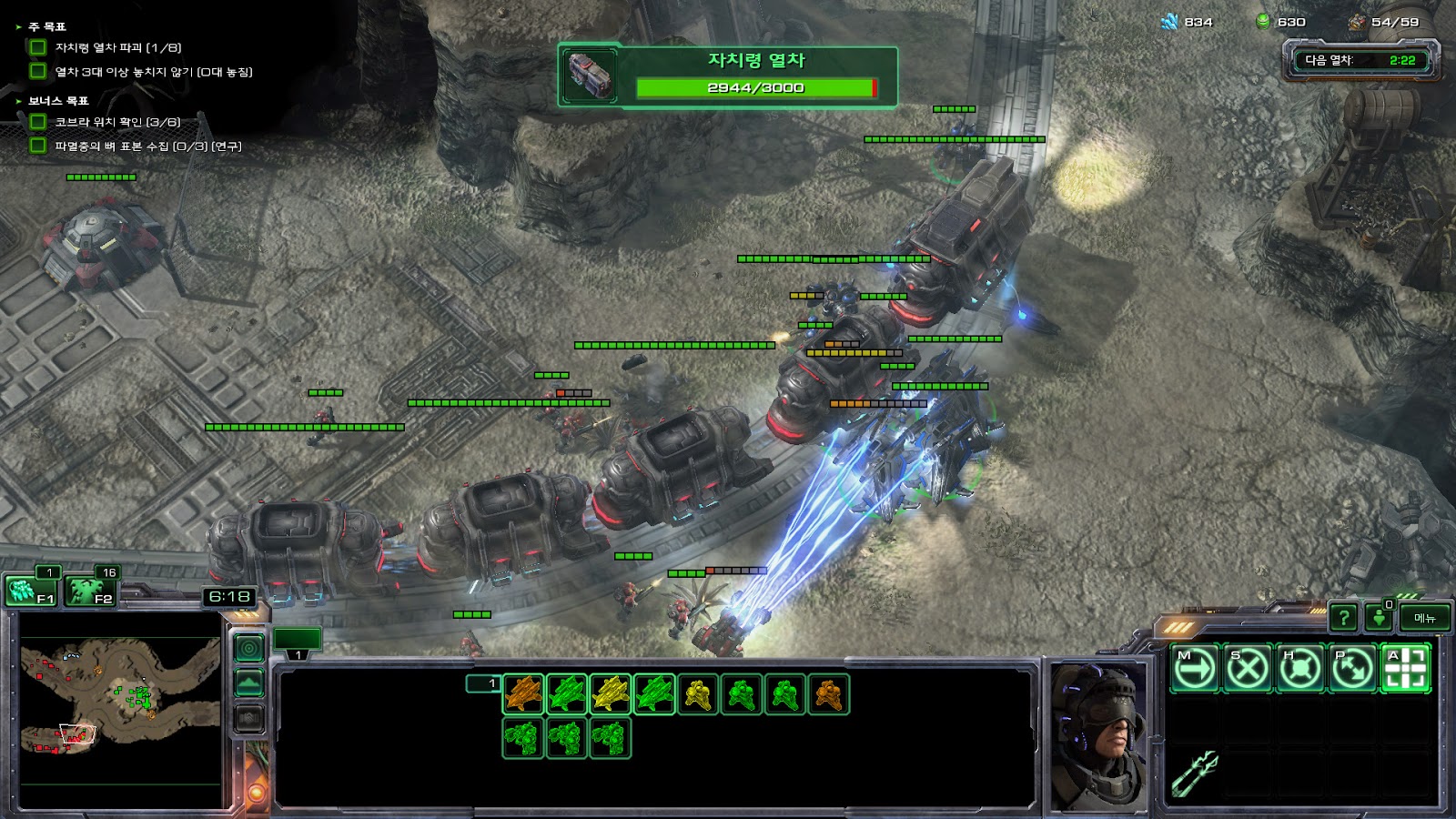Viewport: 1456px width, 819px height.
Task: Activate the minimap ping button
Action: [x=249, y=648]
